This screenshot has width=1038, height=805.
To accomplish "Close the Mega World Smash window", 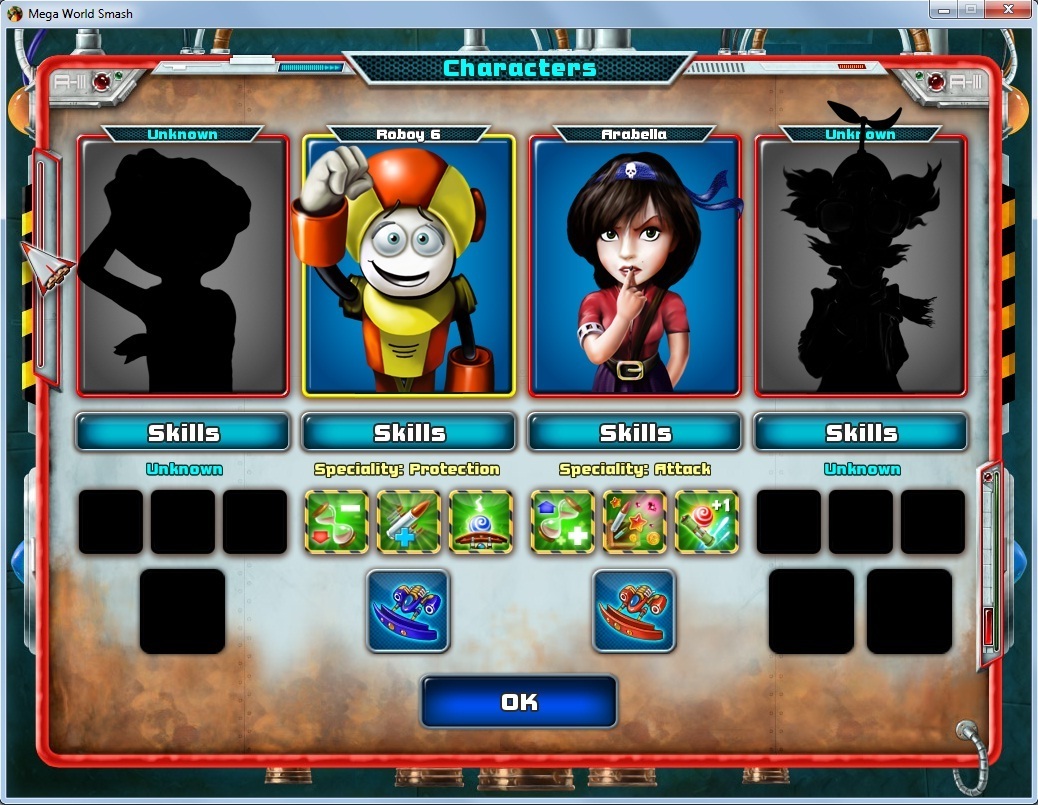I will pos(1006,10).
